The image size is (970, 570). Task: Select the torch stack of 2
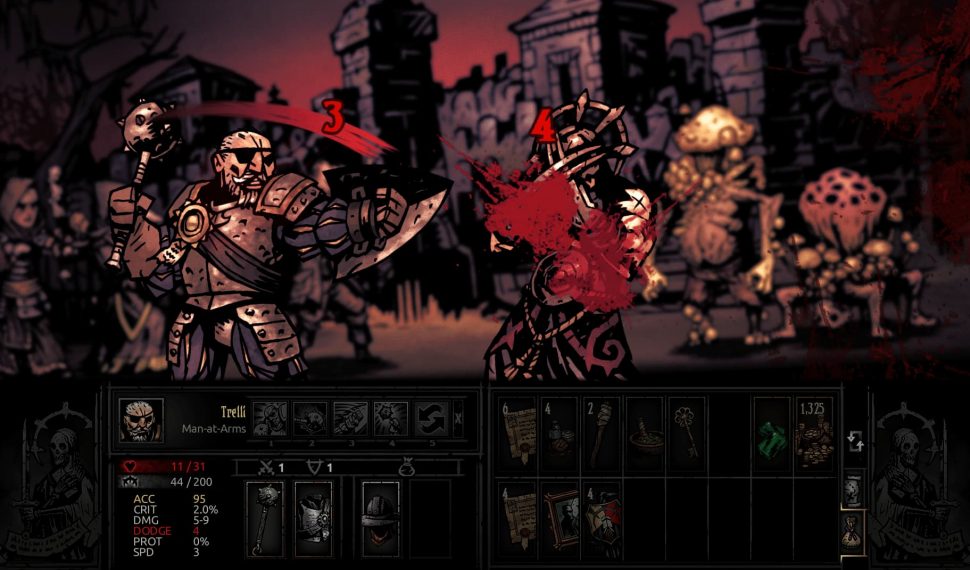602,435
